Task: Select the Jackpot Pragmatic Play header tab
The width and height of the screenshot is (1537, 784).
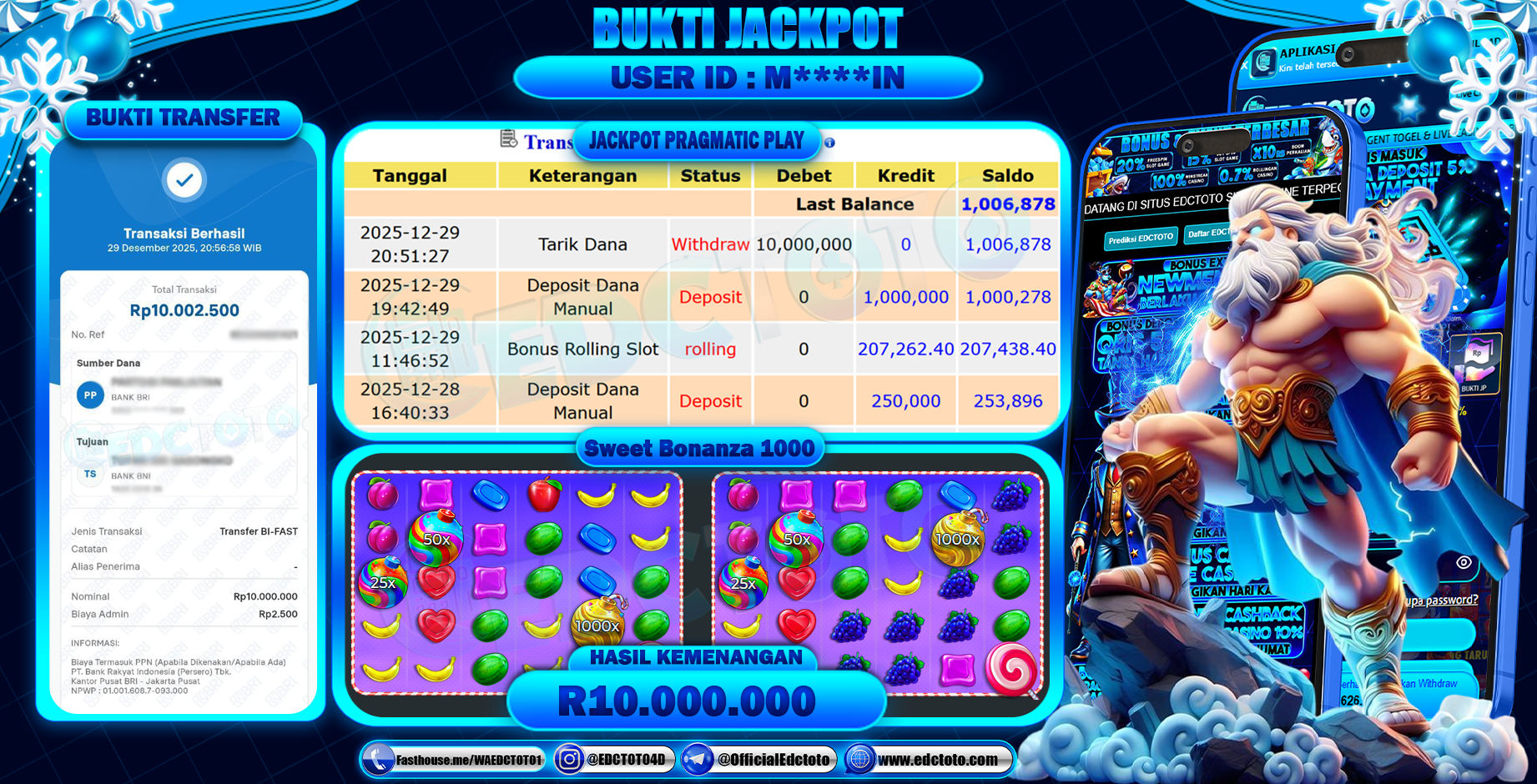Action: tap(698, 140)
